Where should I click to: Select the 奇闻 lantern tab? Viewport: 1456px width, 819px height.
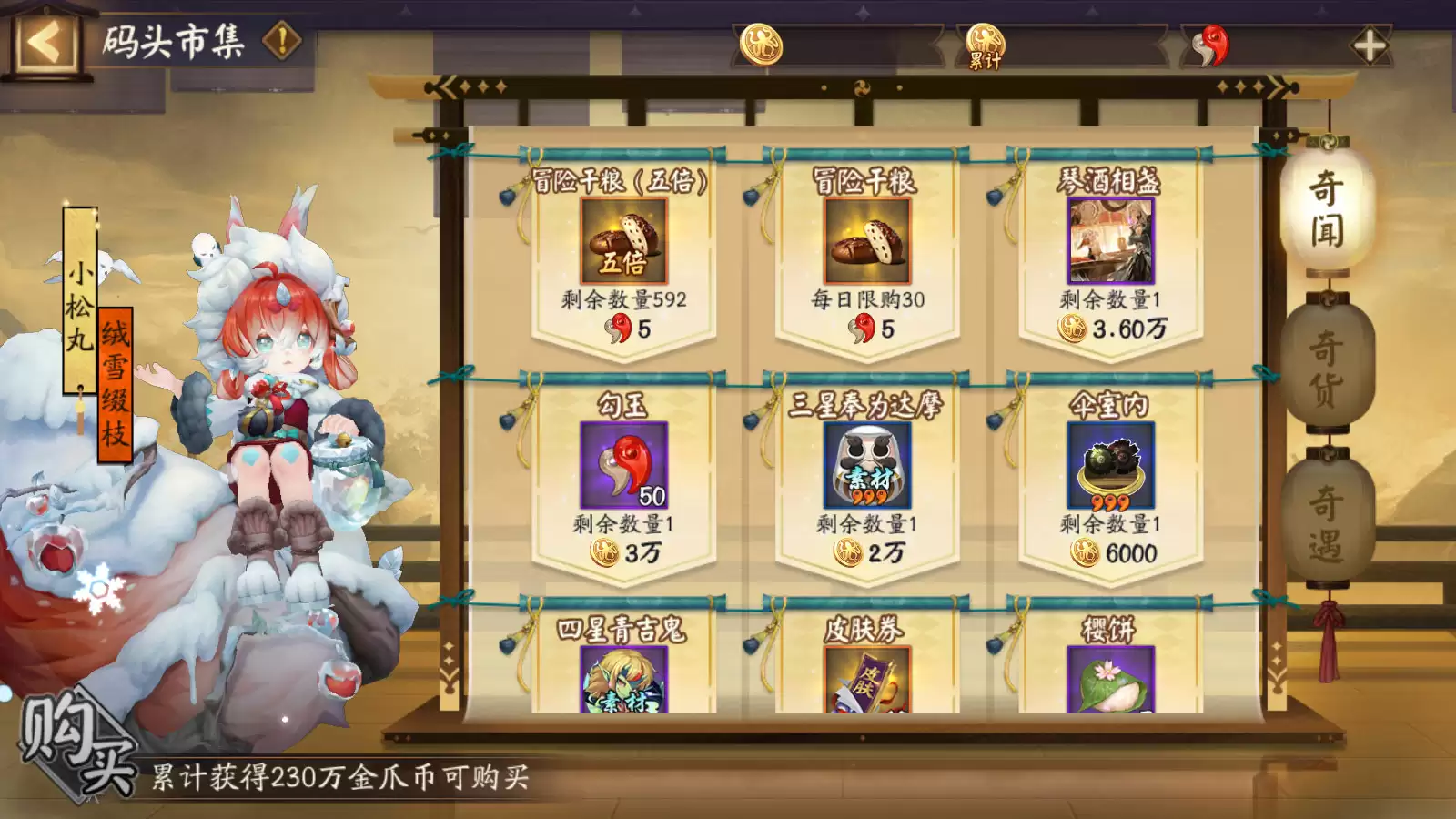click(1328, 209)
